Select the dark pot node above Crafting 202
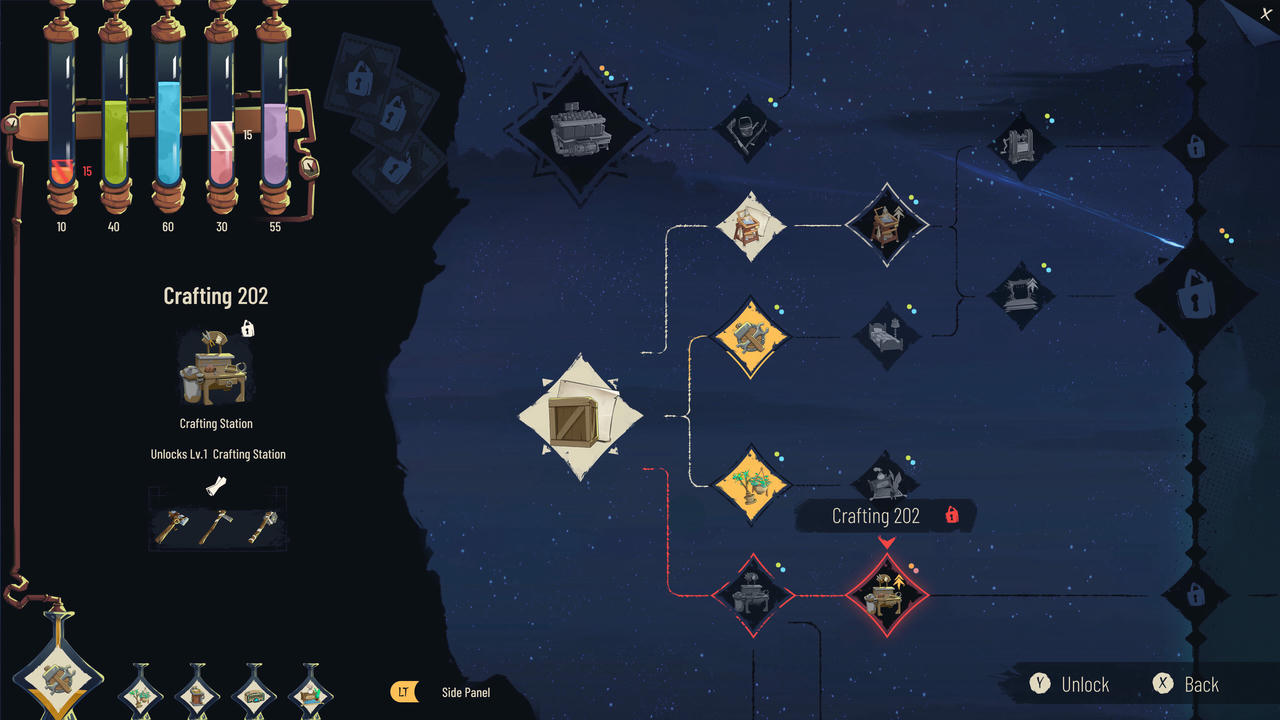The height and width of the screenshot is (720, 1280). tap(885, 482)
